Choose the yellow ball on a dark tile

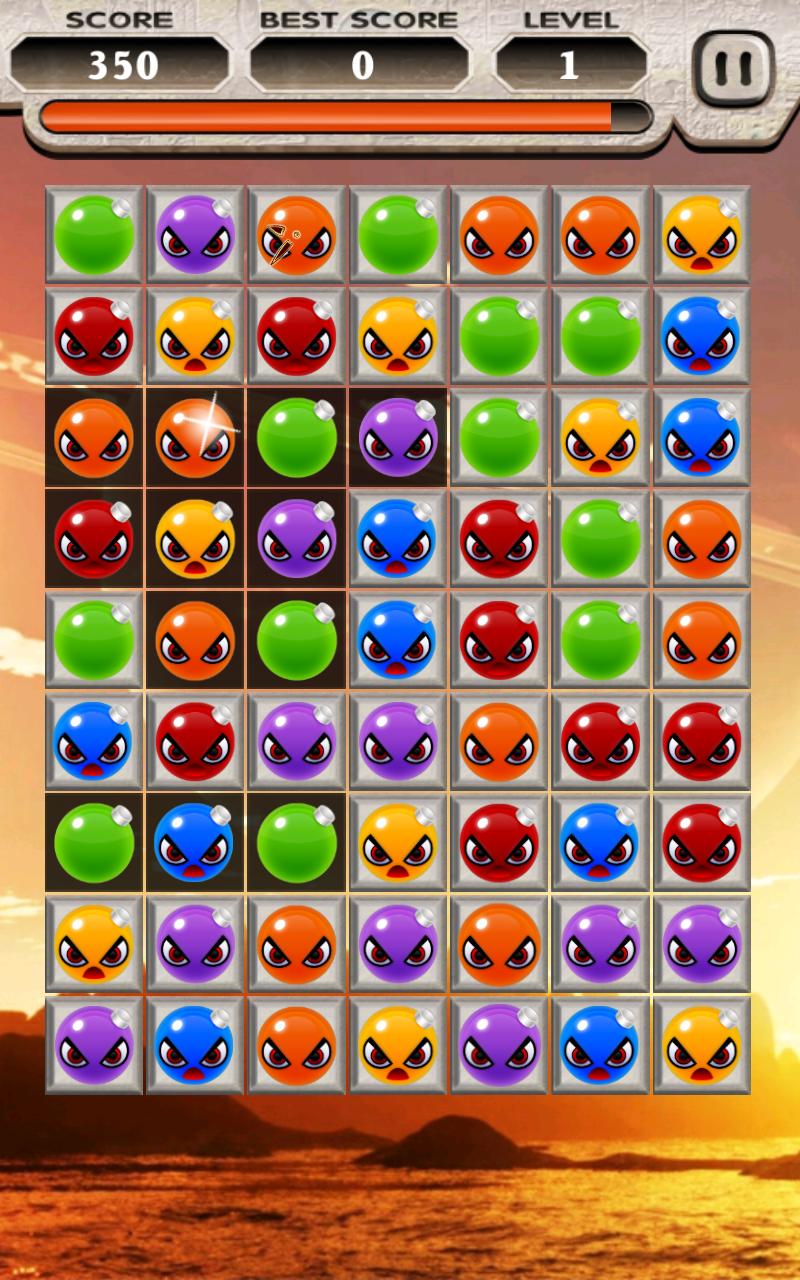coord(195,539)
